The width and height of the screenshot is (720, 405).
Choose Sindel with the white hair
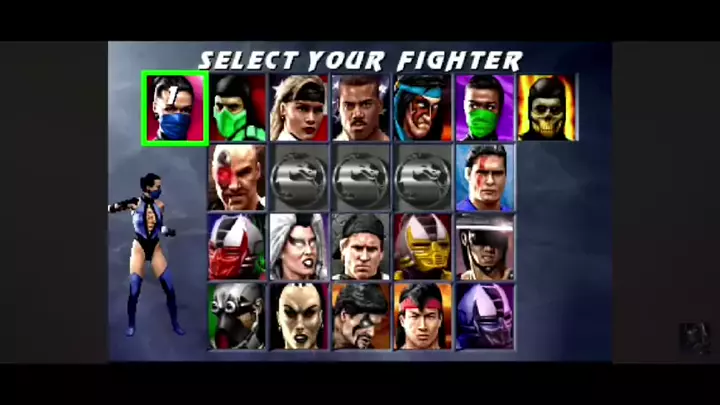(299, 246)
